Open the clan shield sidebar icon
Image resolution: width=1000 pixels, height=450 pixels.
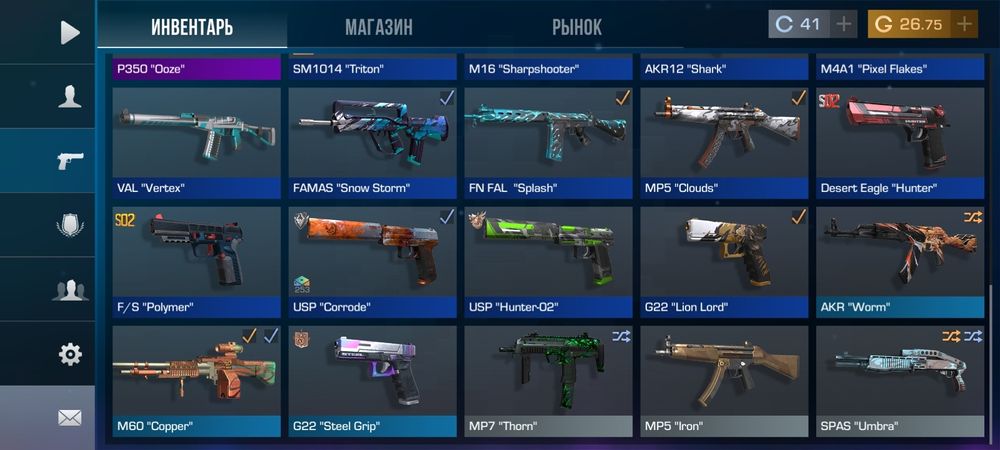tap(69, 225)
